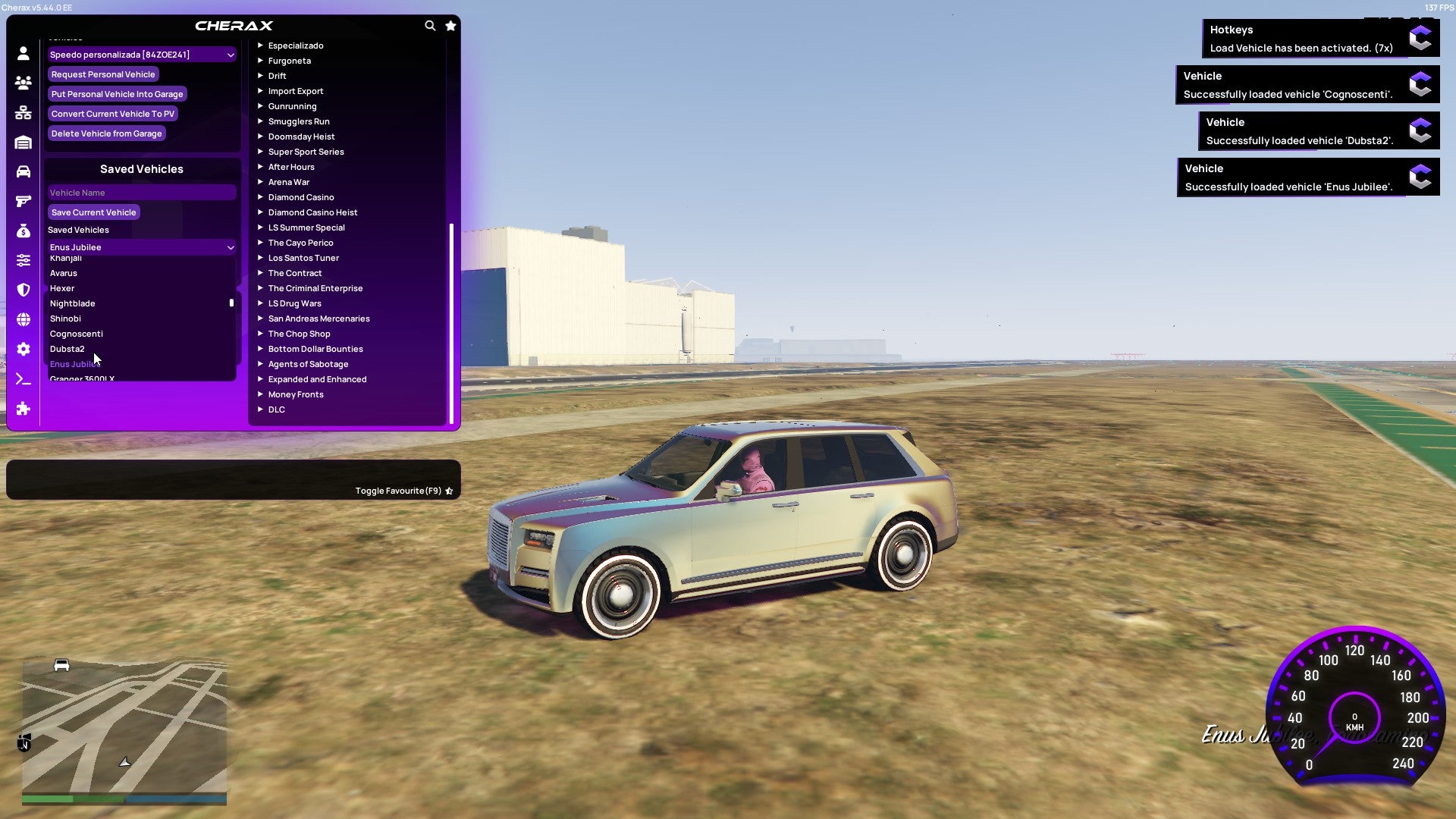Open the LS Drug Wars menu entry
Image resolution: width=1456 pixels, height=819 pixels.
tap(294, 303)
